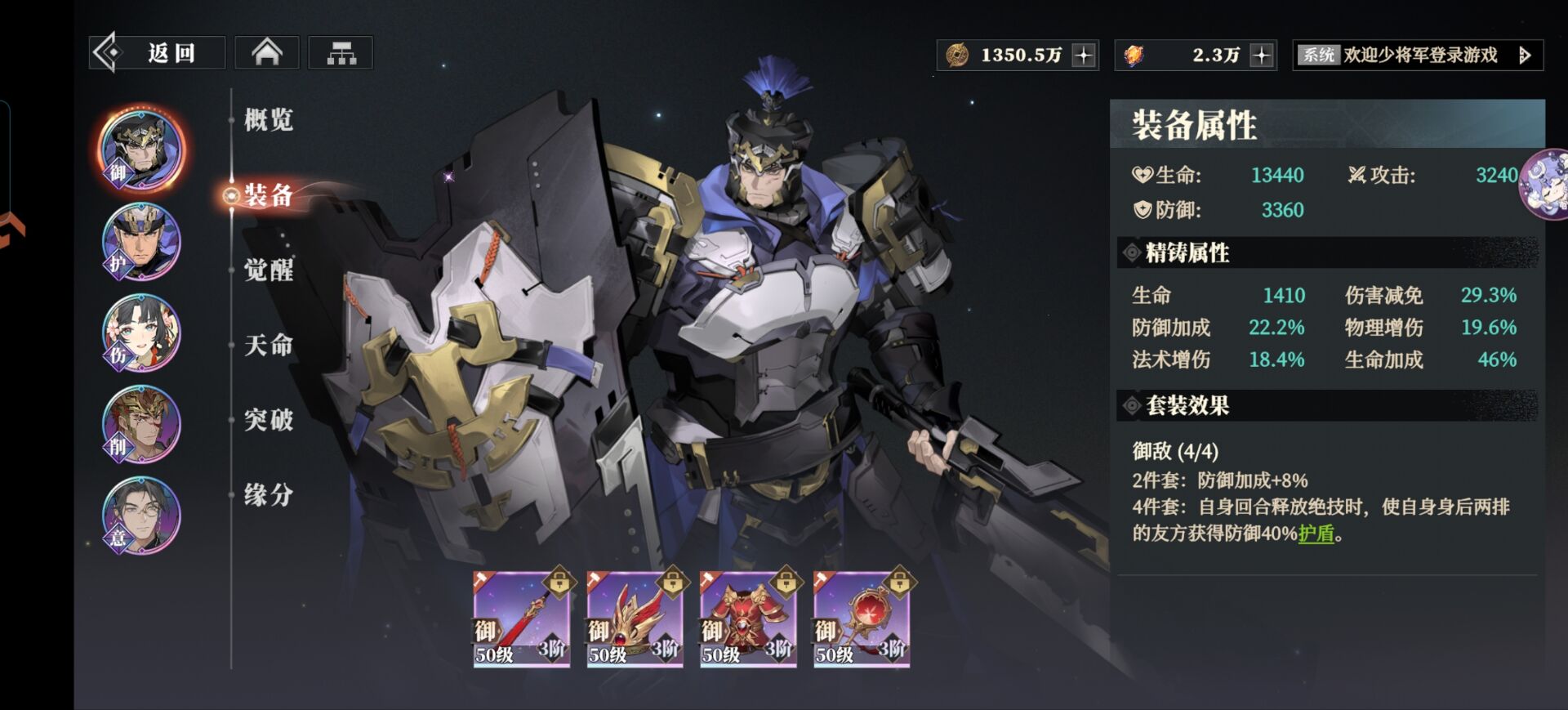
Task: Select the 装备 equipment tab
Action: (x=268, y=195)
